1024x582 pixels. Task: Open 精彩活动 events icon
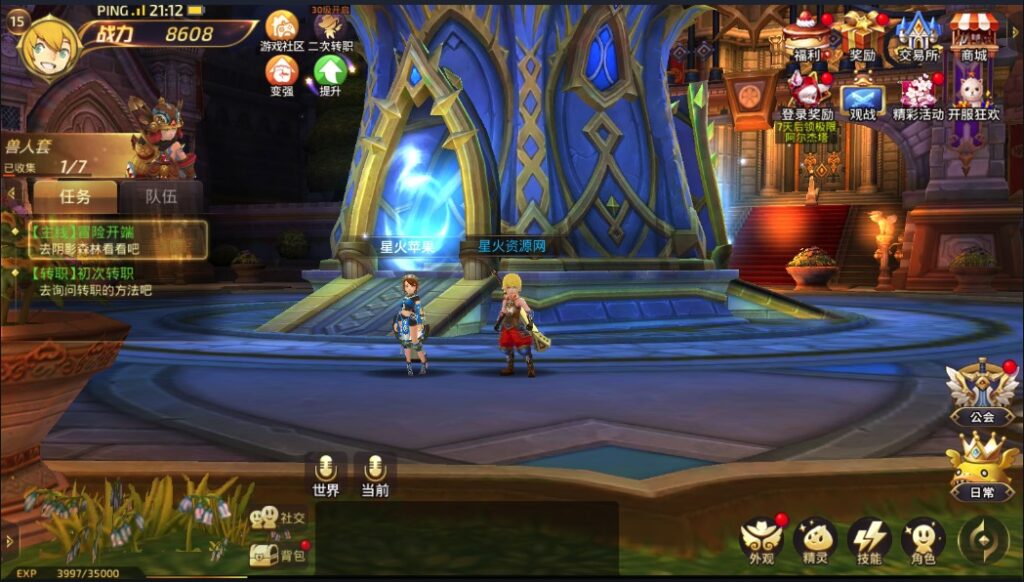click(918, 95)
